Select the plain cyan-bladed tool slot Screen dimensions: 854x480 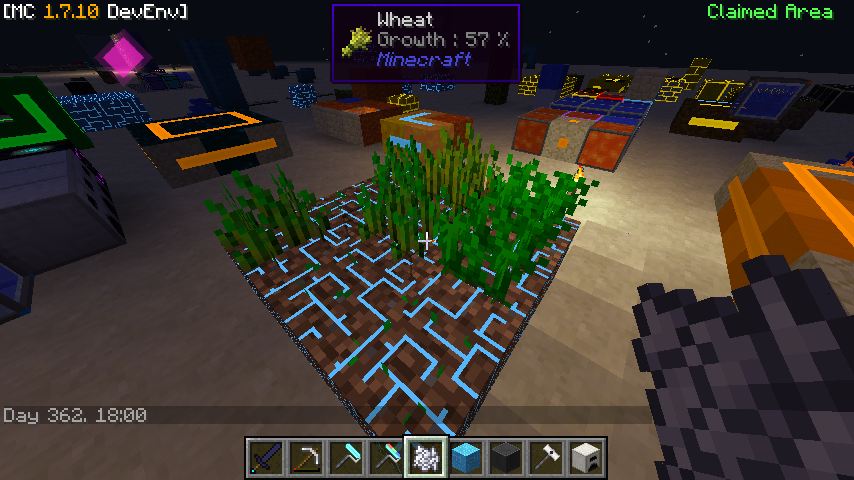[x=345, y=458]
